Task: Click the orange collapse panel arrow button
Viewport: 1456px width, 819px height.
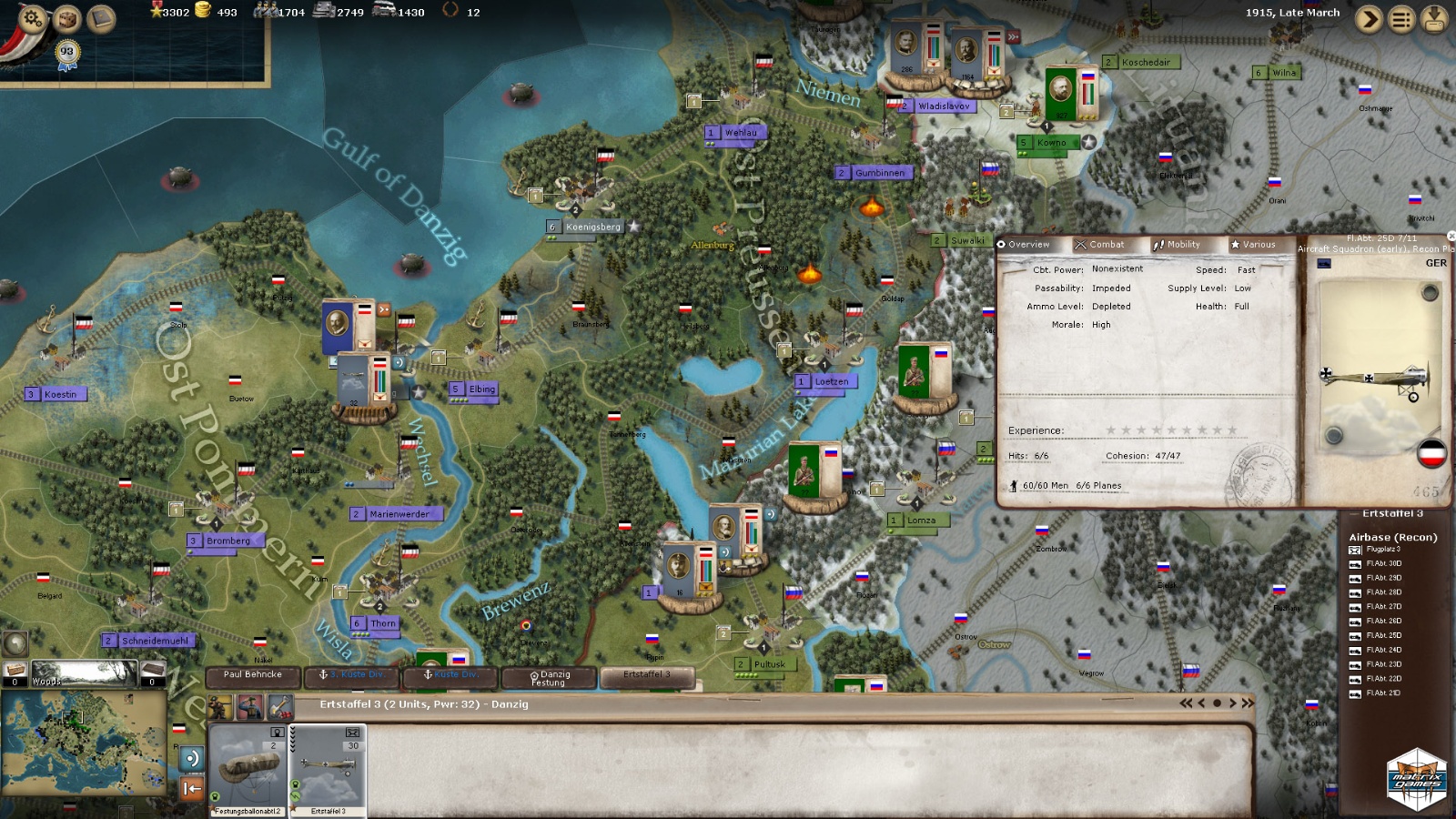Action: (191, 788)
